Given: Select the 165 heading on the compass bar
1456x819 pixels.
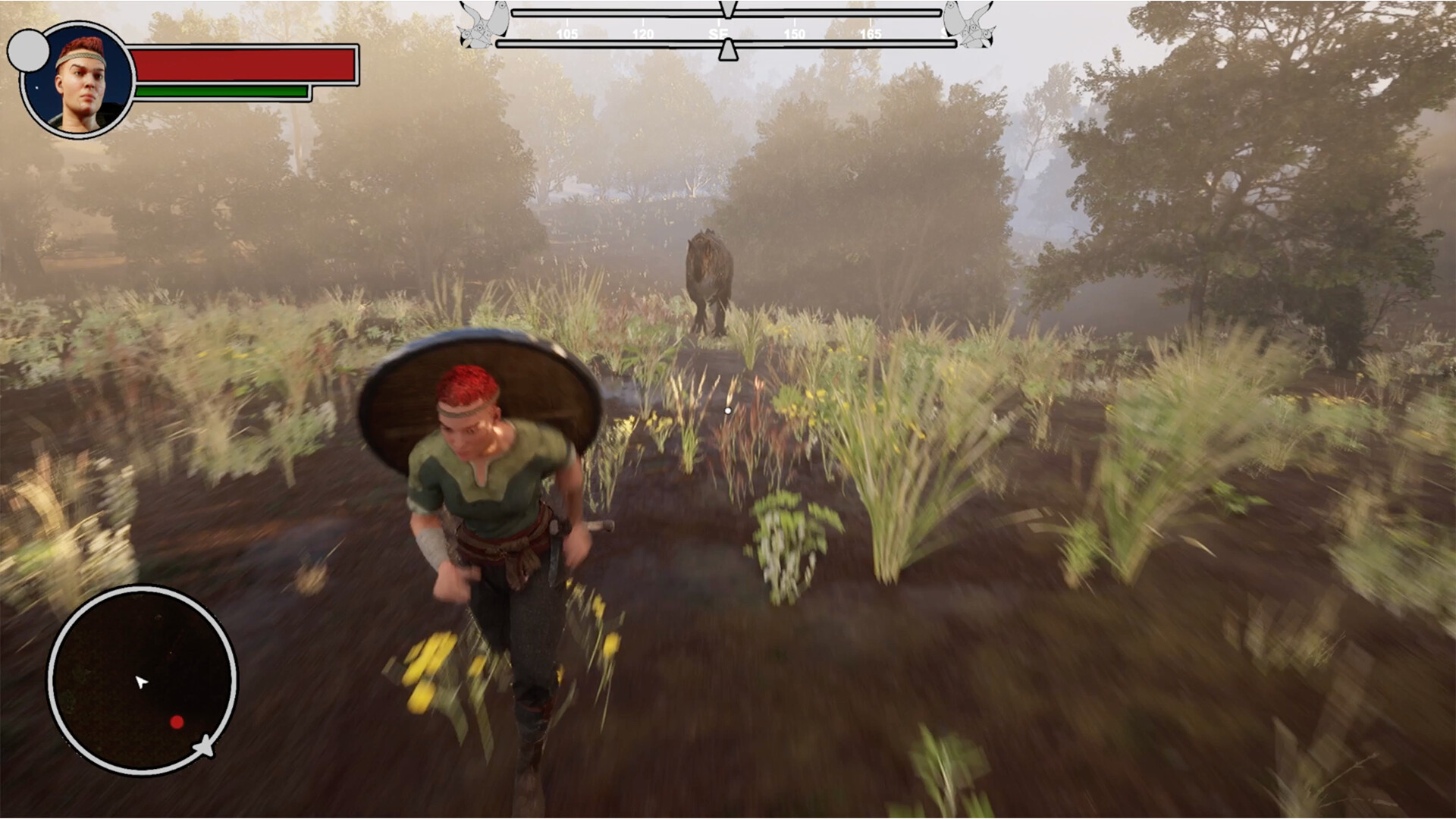Looking at the screenshot, I should click(x=871, y=33).
